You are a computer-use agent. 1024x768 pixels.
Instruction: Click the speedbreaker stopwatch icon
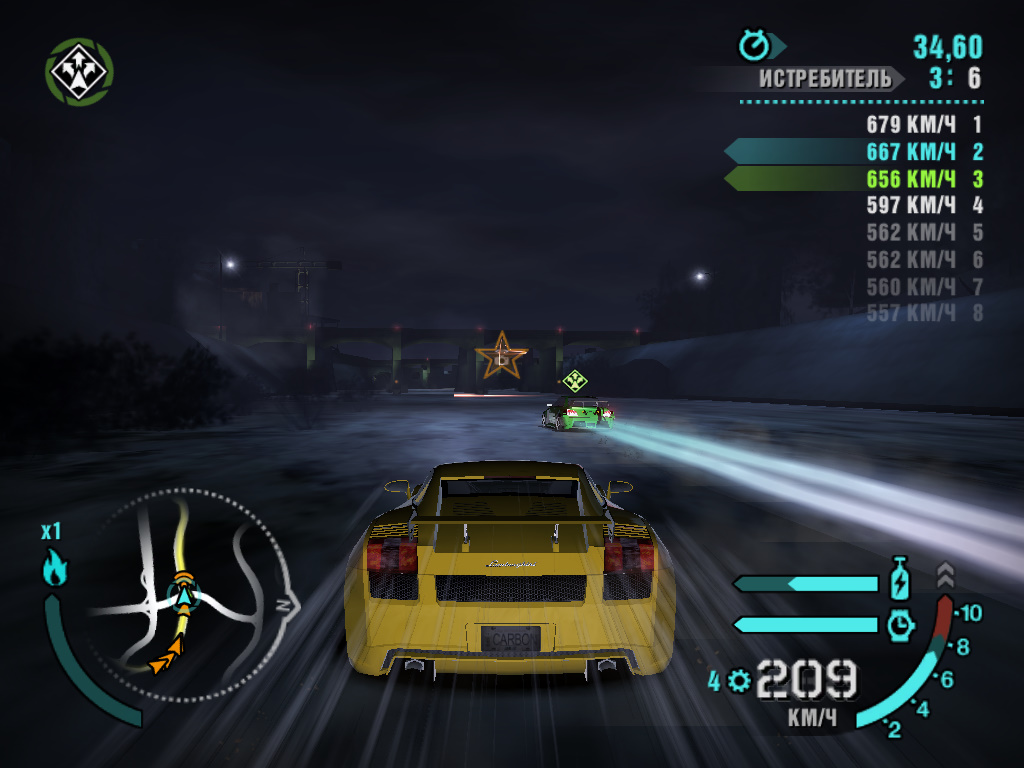pos(900,624)
